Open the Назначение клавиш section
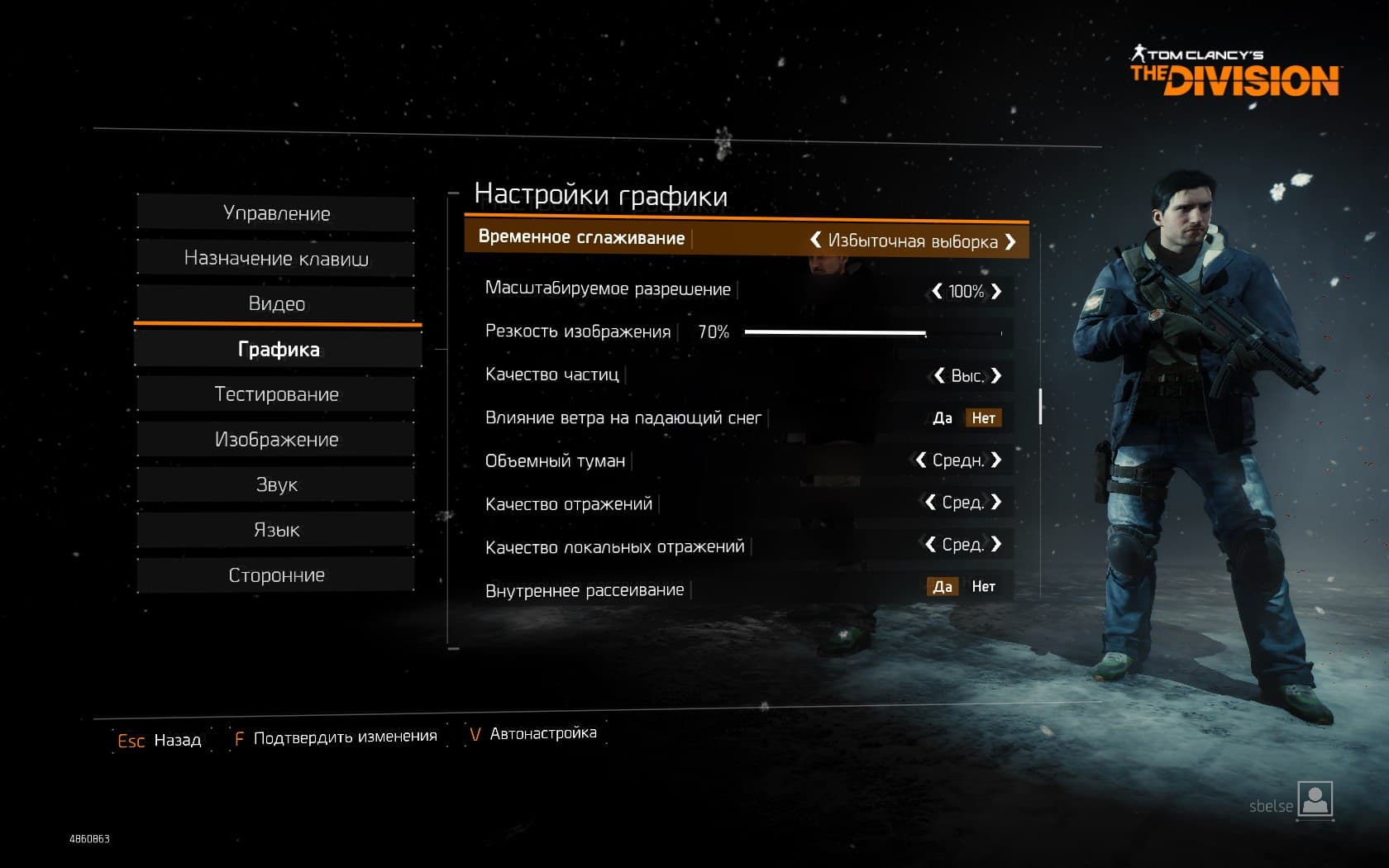The image size is (1389, 868). pos(276,259)
